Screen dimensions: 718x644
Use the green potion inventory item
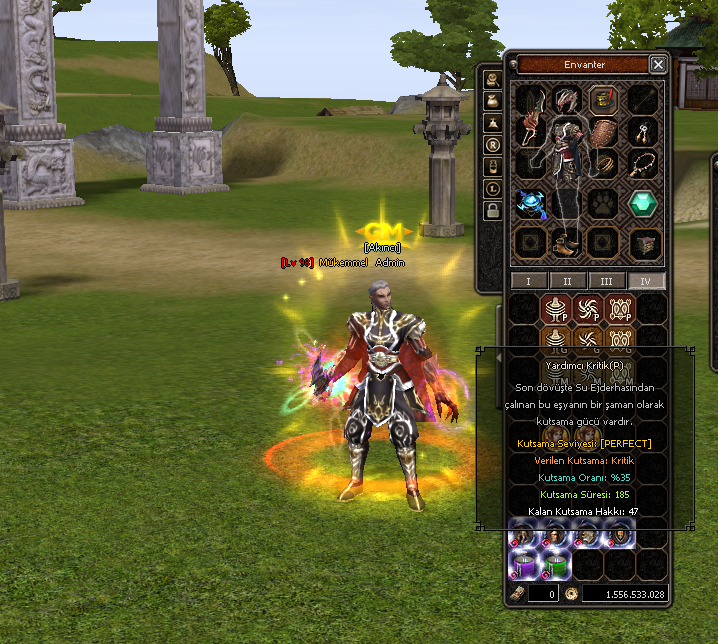pyautogui.click(x=557, y=567)
